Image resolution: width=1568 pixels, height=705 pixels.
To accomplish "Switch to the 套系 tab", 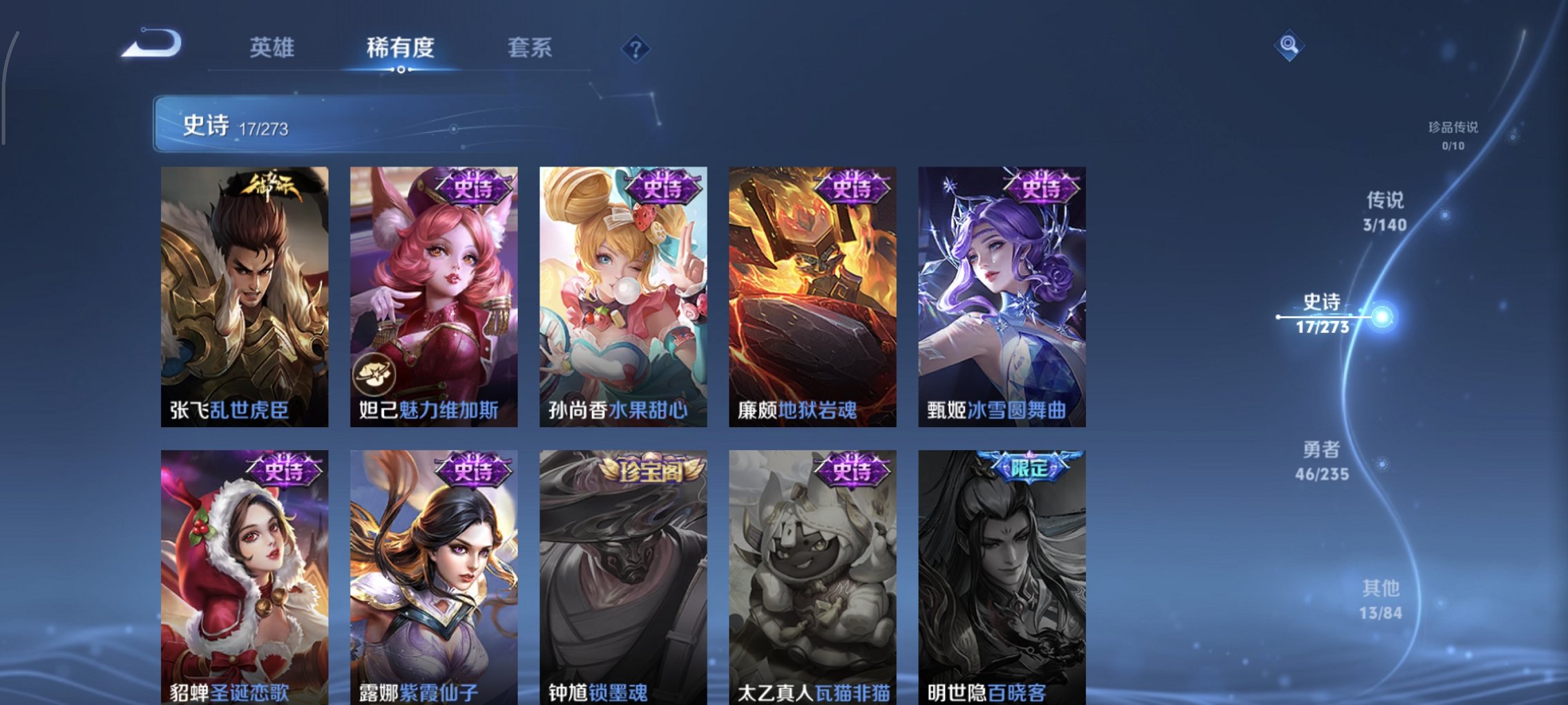I will tap(530, 48).
